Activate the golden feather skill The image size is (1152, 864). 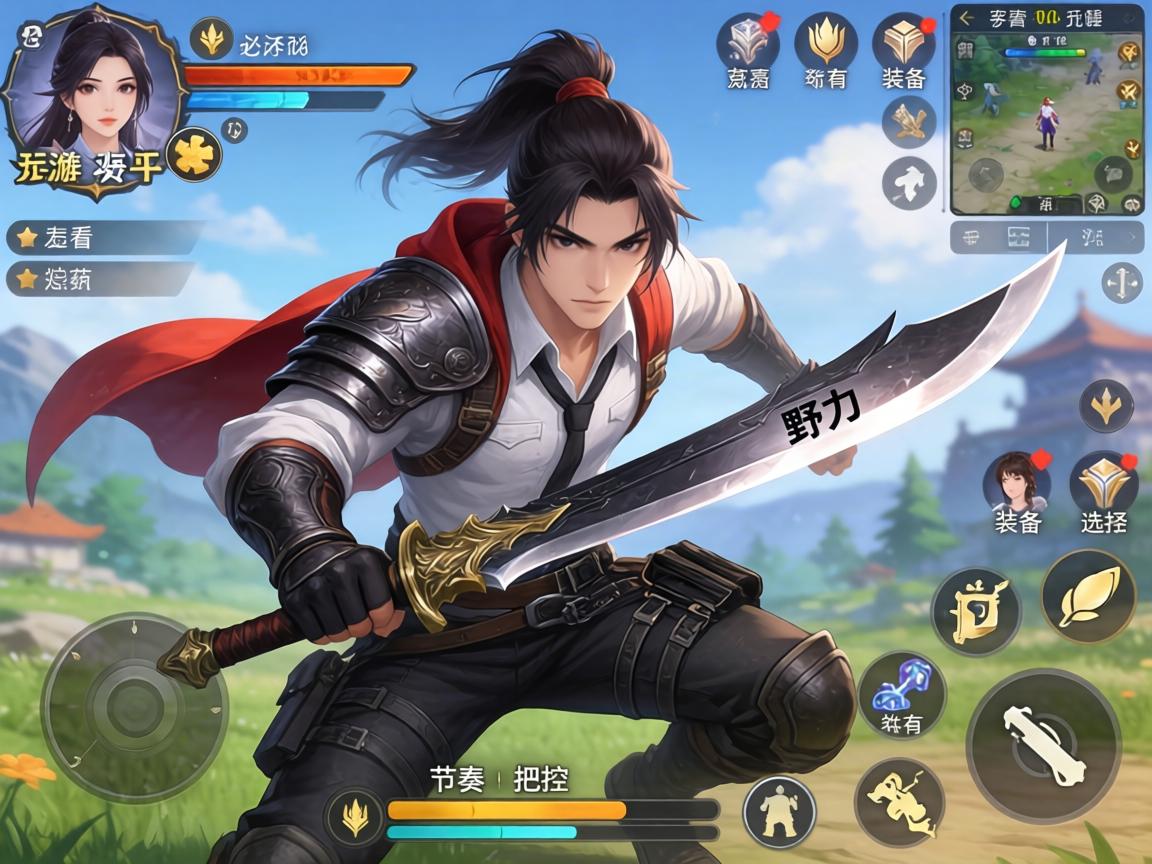tap(1088, 596)
